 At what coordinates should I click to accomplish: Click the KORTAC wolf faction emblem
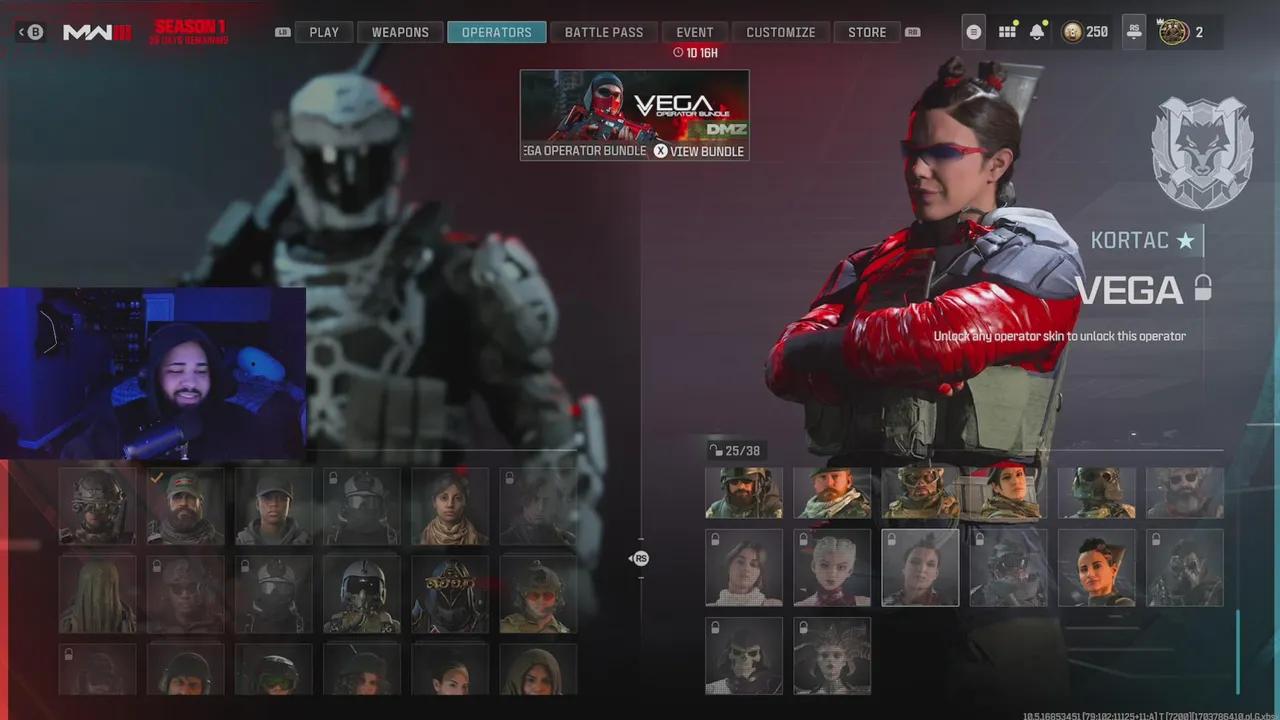(x=1201, y=152)
